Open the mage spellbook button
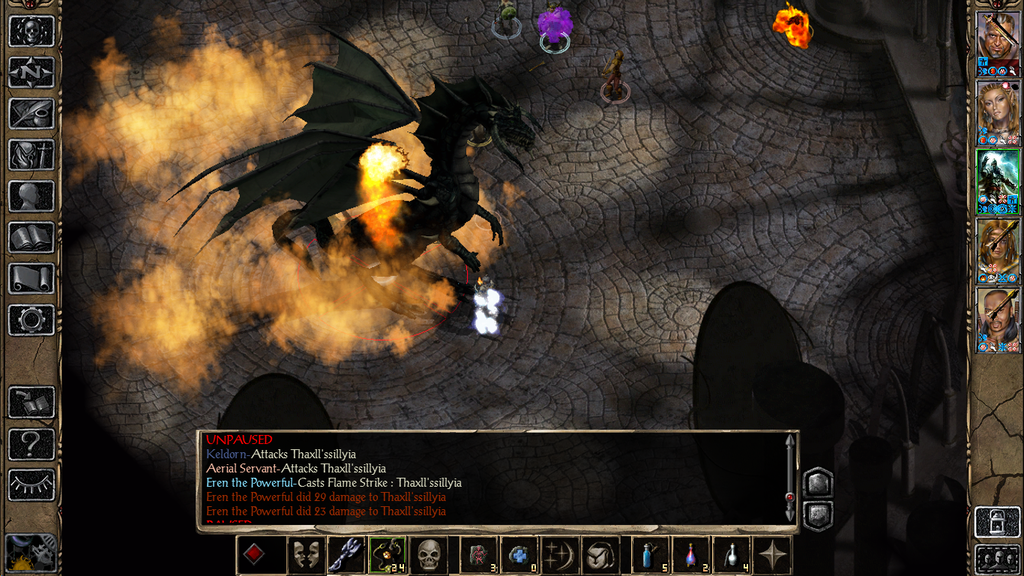Image resolution: width=1024 pixels, height=576 pixels. tap(31, 237)
